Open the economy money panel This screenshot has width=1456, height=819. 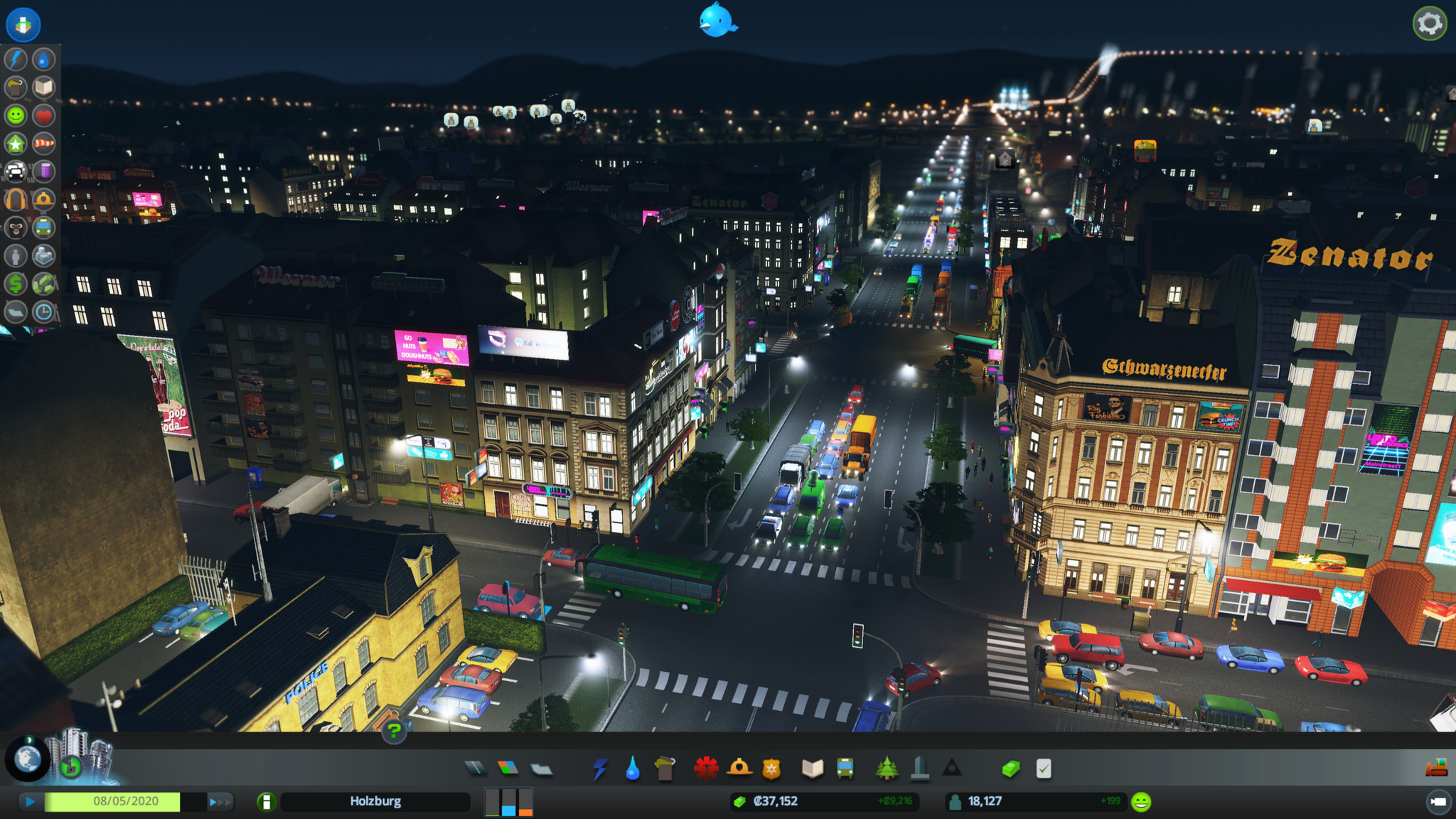(x=1011, y=769)
